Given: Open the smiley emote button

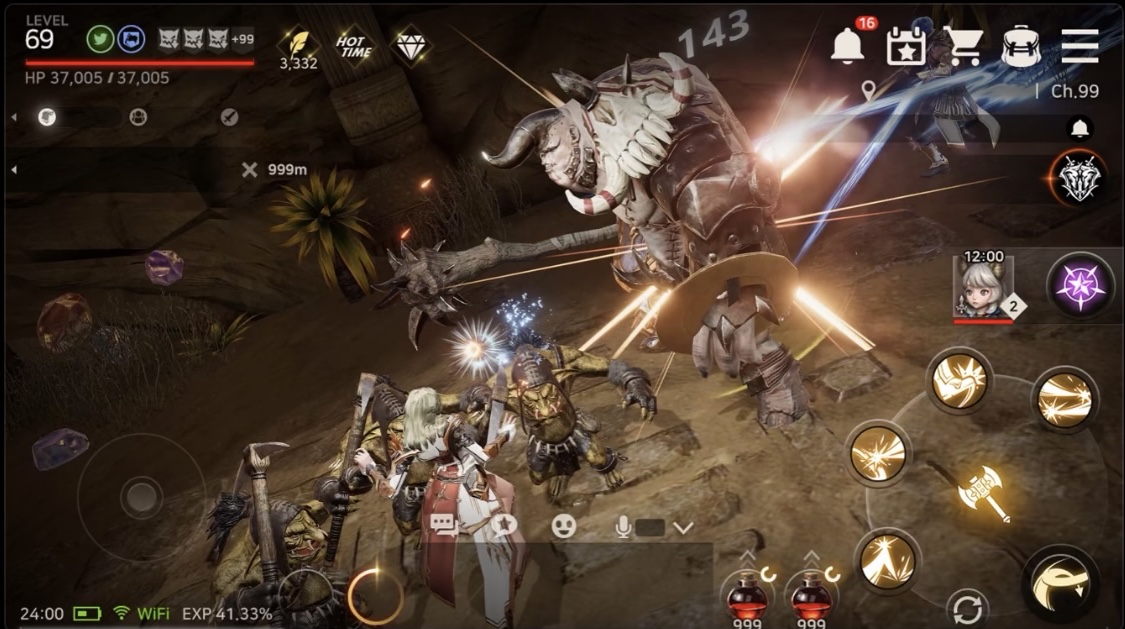Looking at the screenshot, I should coord(565,526).
